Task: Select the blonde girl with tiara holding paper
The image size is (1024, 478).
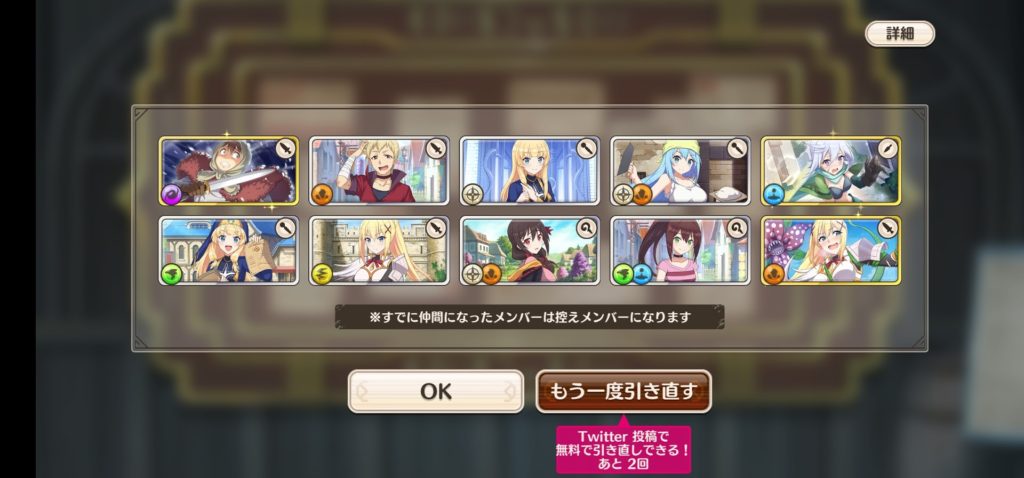Action: pos(229,250)
